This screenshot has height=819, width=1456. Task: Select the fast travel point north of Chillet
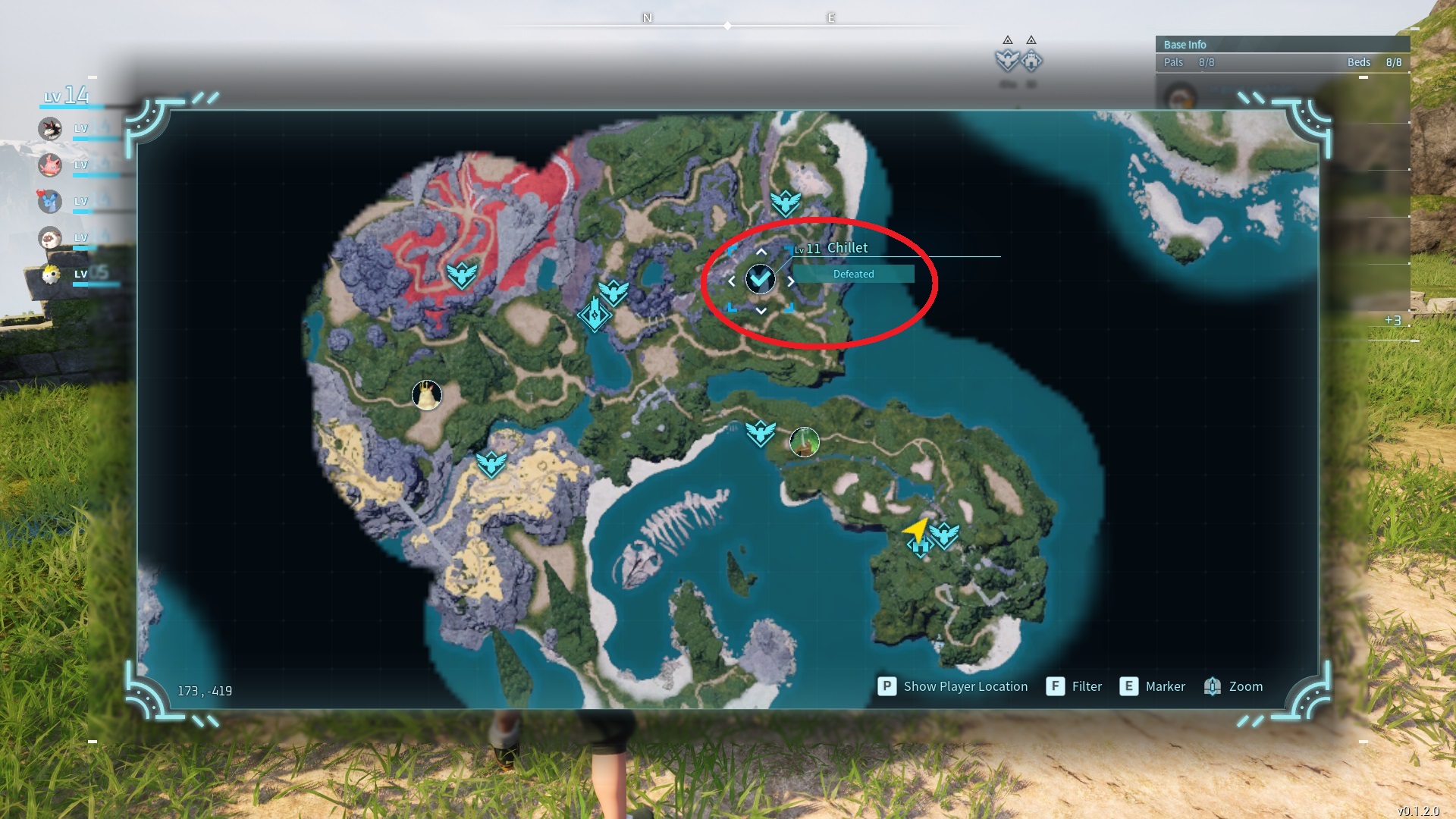(x=785, y=202)
